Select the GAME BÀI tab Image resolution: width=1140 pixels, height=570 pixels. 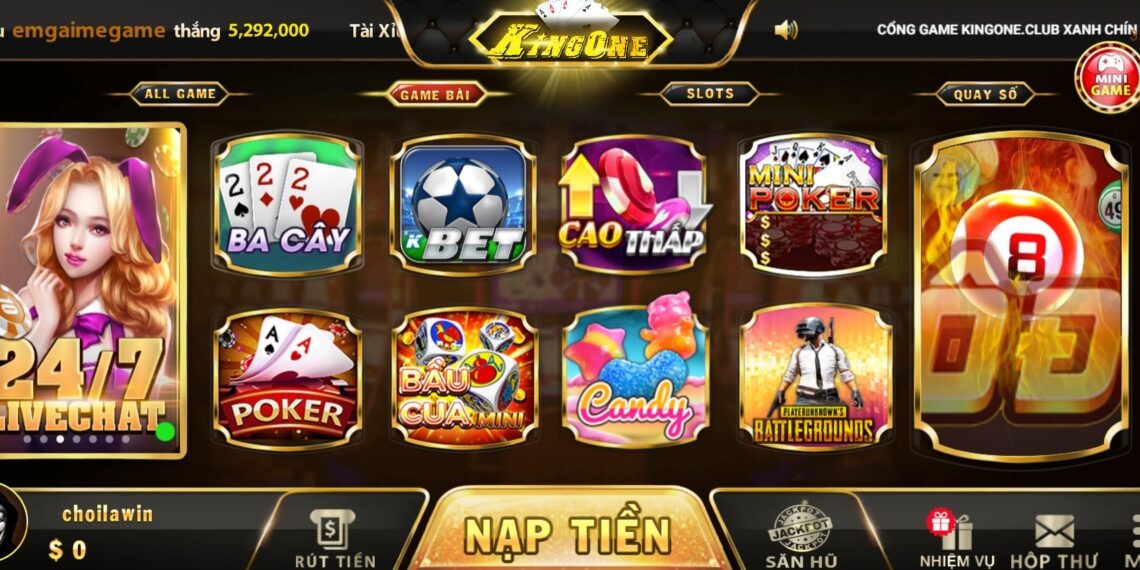click(x=435, y=94)
